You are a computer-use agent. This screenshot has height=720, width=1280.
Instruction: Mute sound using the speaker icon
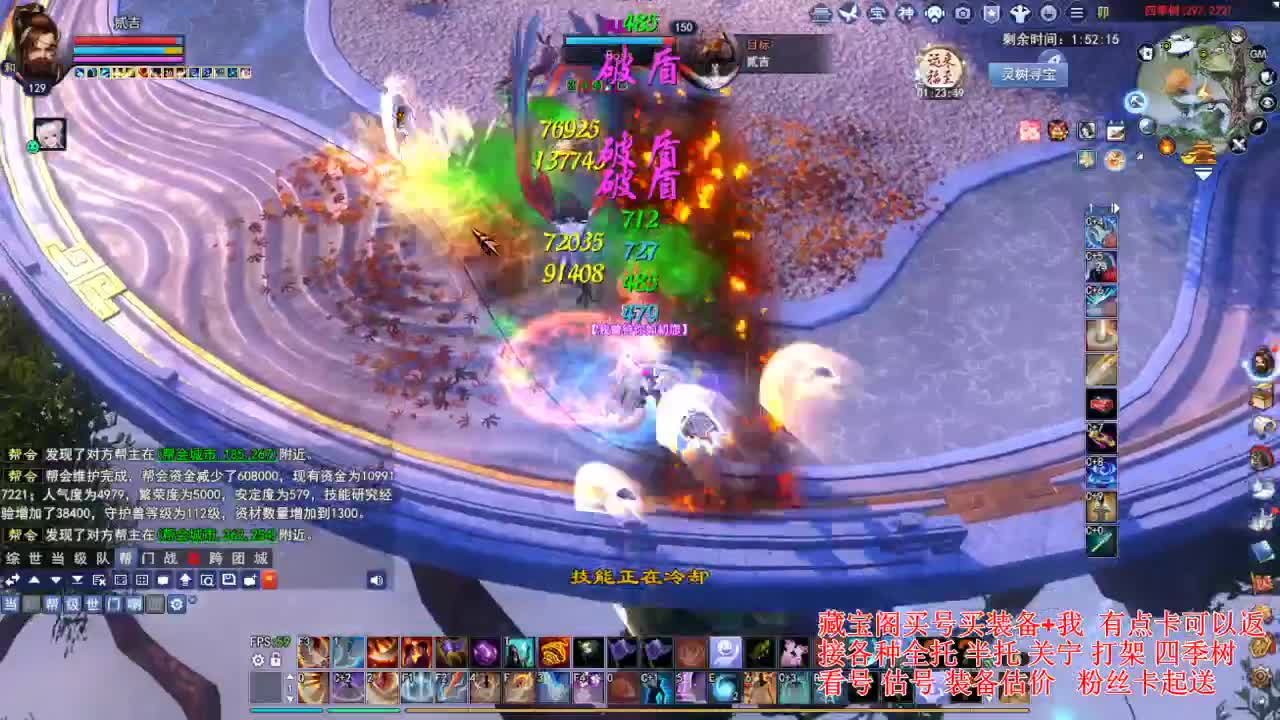(377, 581)
